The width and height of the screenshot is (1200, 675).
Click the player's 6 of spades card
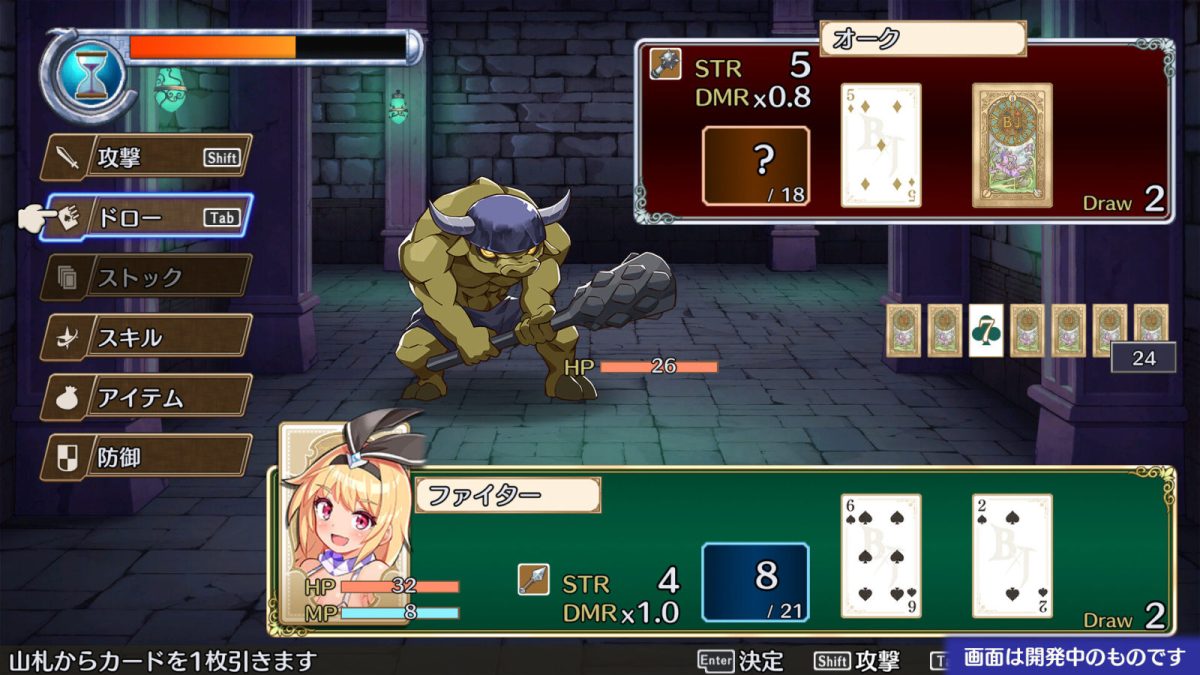[x=880, y=555]
